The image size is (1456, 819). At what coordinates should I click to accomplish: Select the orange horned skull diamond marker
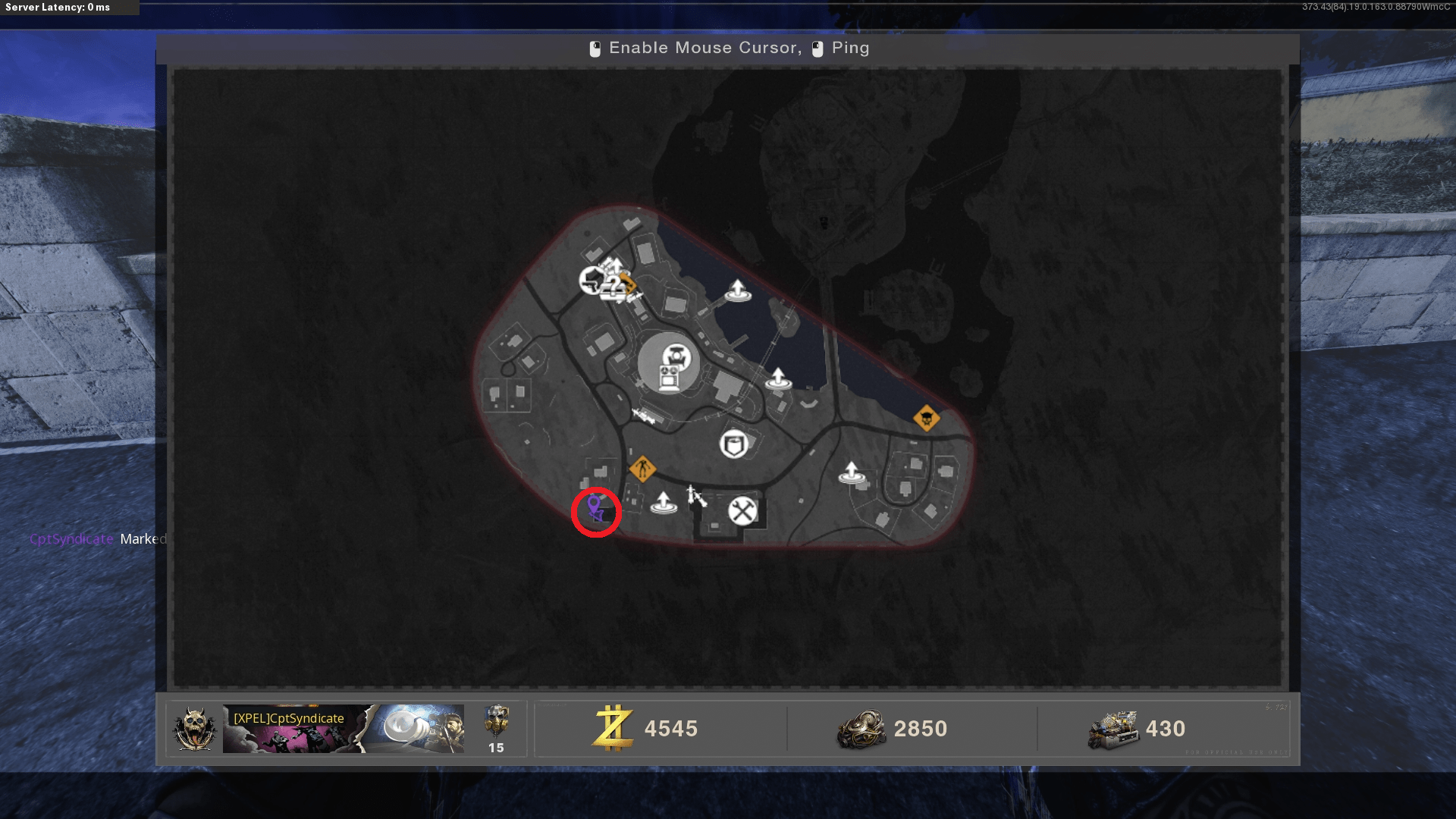click(926, 418)
